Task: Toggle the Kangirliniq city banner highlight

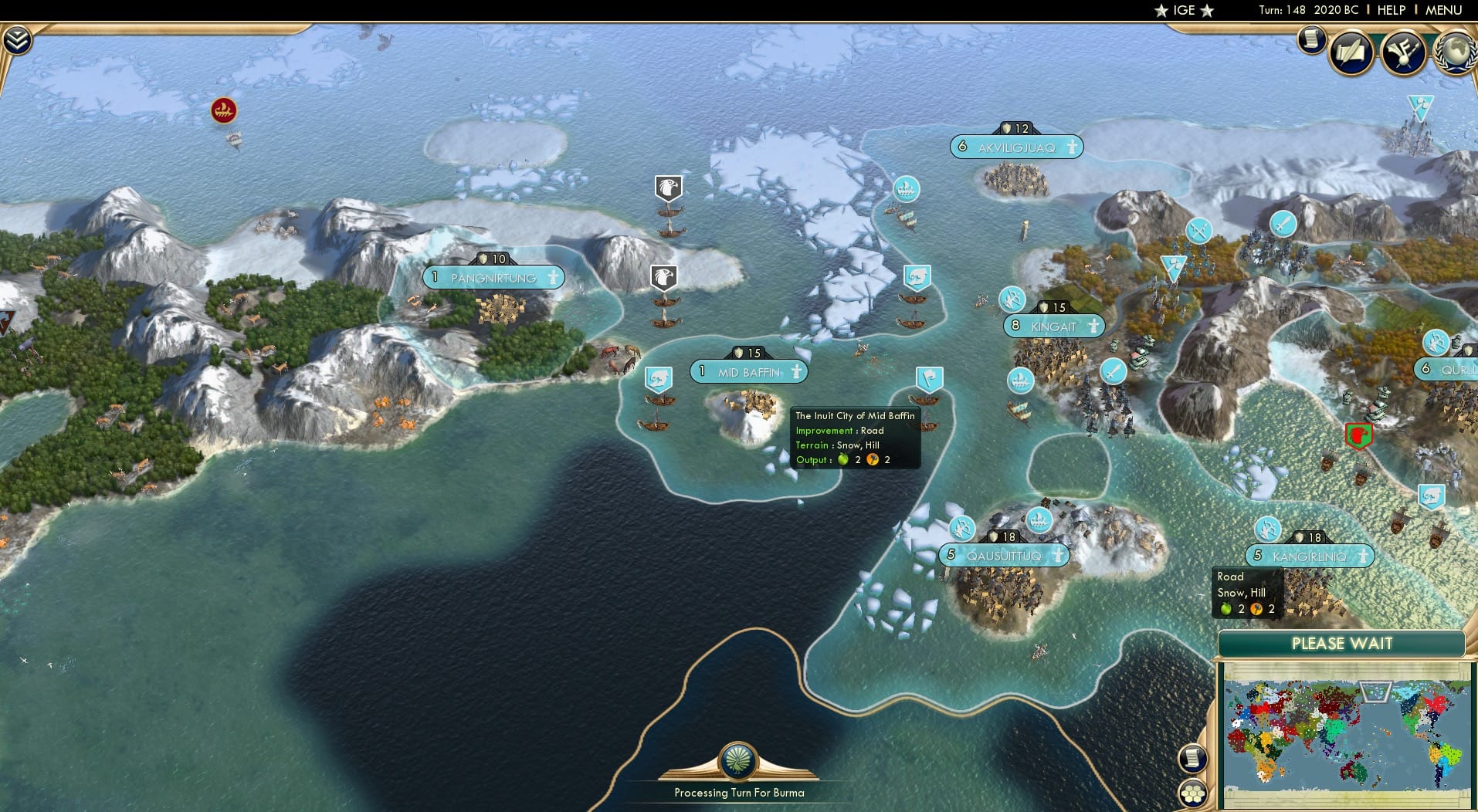Action: [x=1307, y=554]
